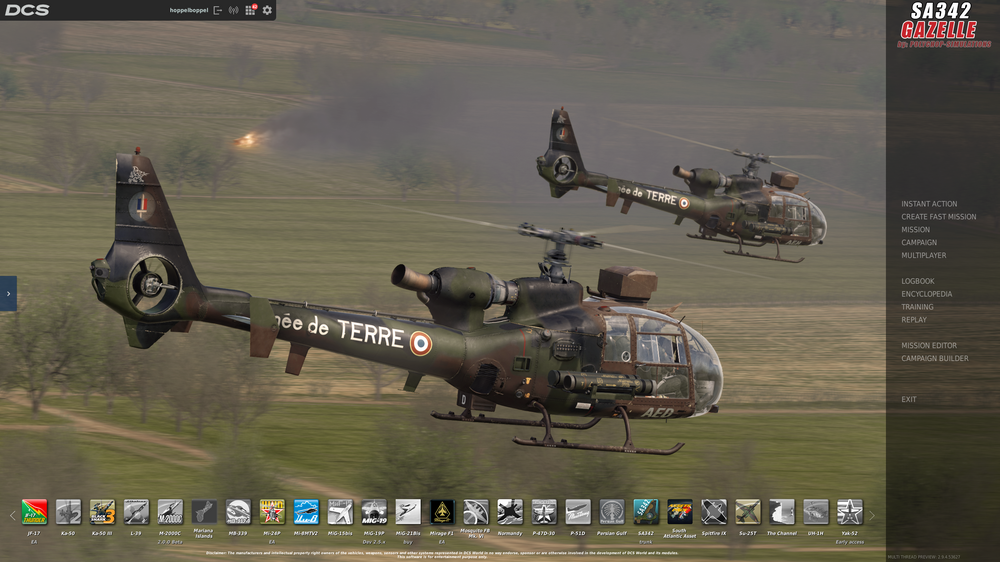Image resolution: width=1000 pixels, height=562 pixels.
Task: Open Instant Action from the main menu
Action: (929, 204)
